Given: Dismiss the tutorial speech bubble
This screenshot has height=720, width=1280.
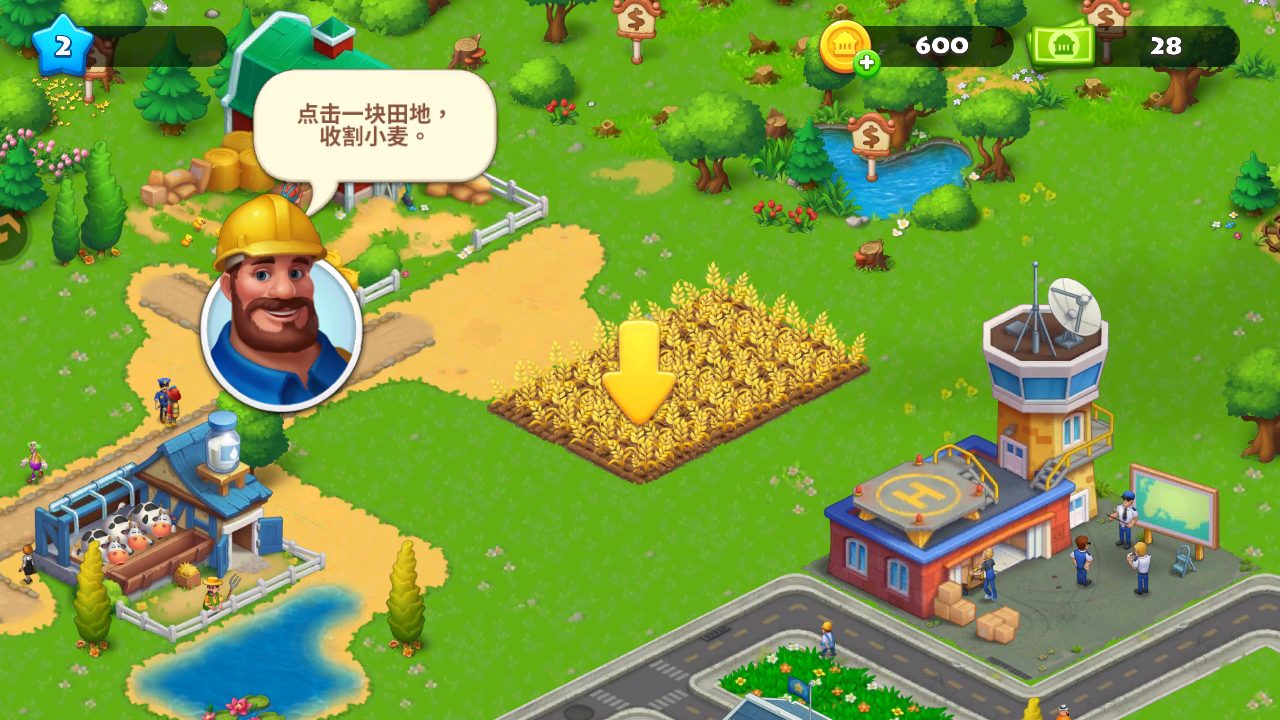Looking at the screenshot, I should [374, 122].
